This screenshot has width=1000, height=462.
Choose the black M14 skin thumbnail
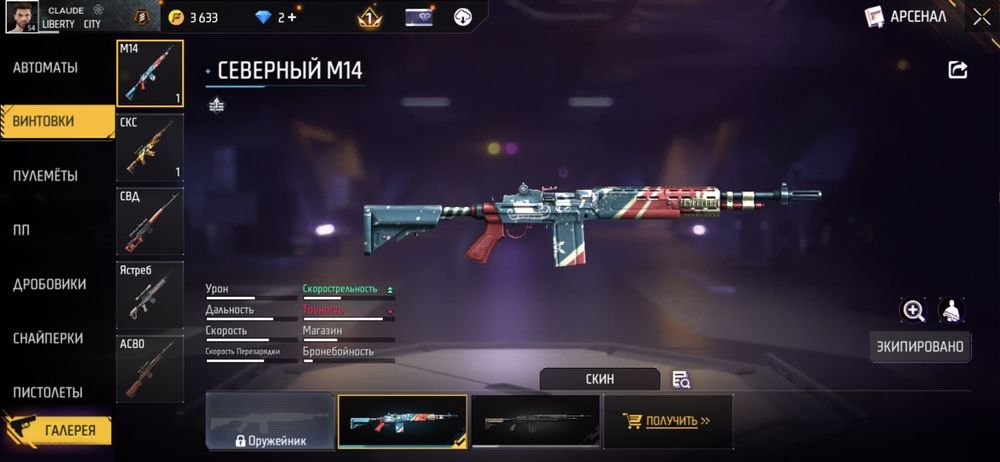point(535,421)
